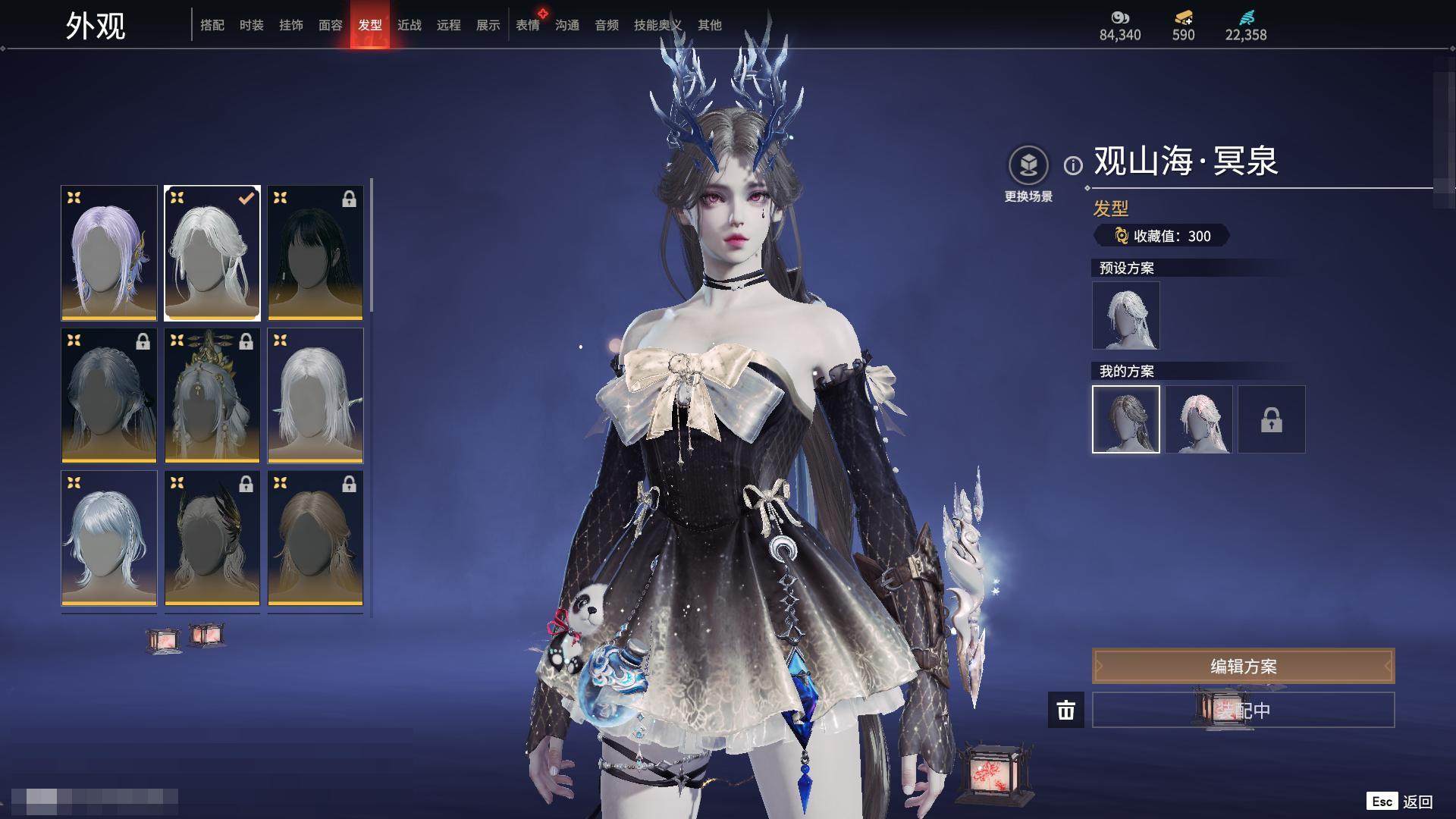The image size is (1456, 819).
Task: Select the 面容 face tab
Action: click(x=331, y=26)
